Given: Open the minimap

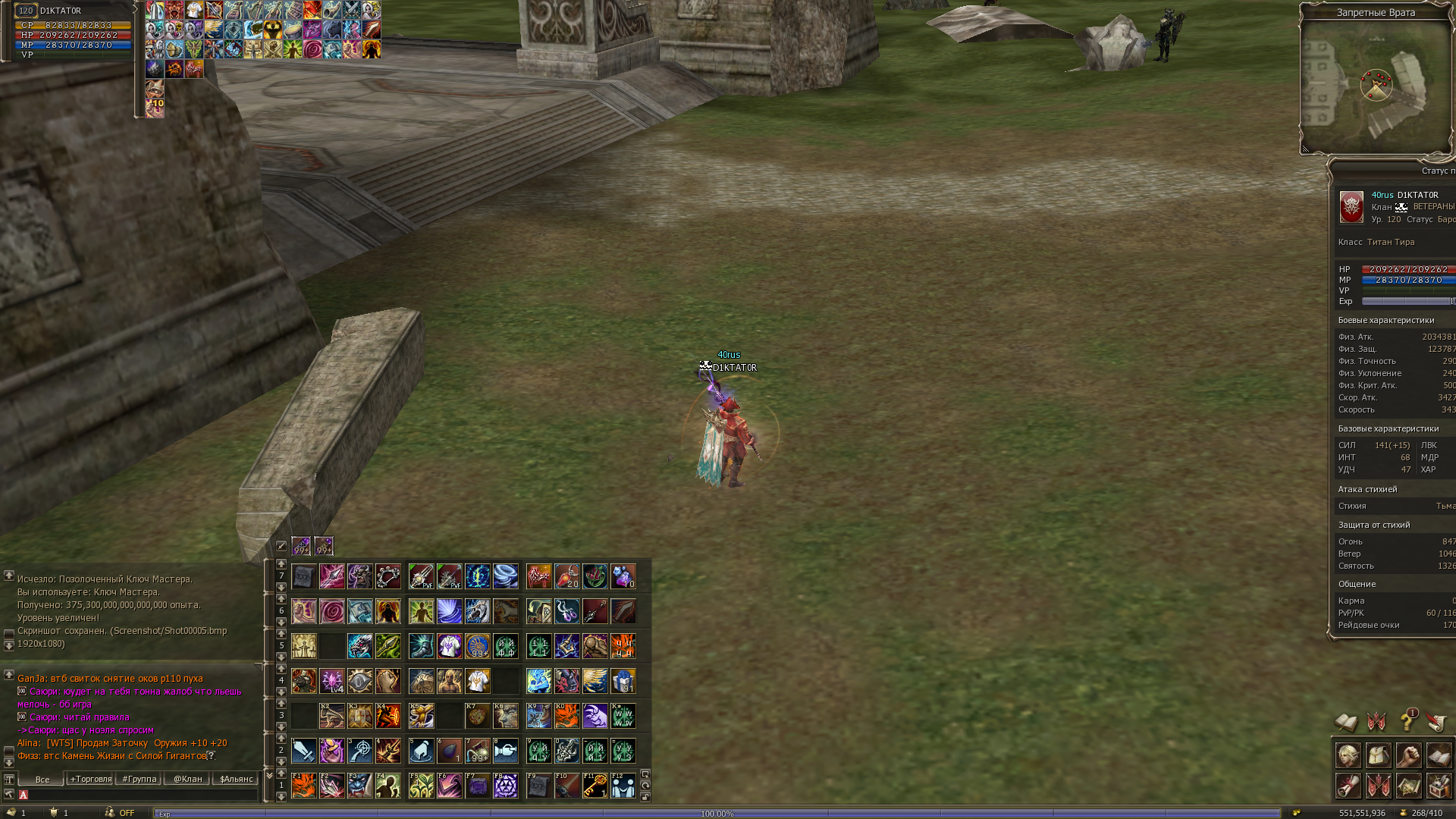Looking at the screenshot, I should pyautogui.click(x=1376, y=85).
